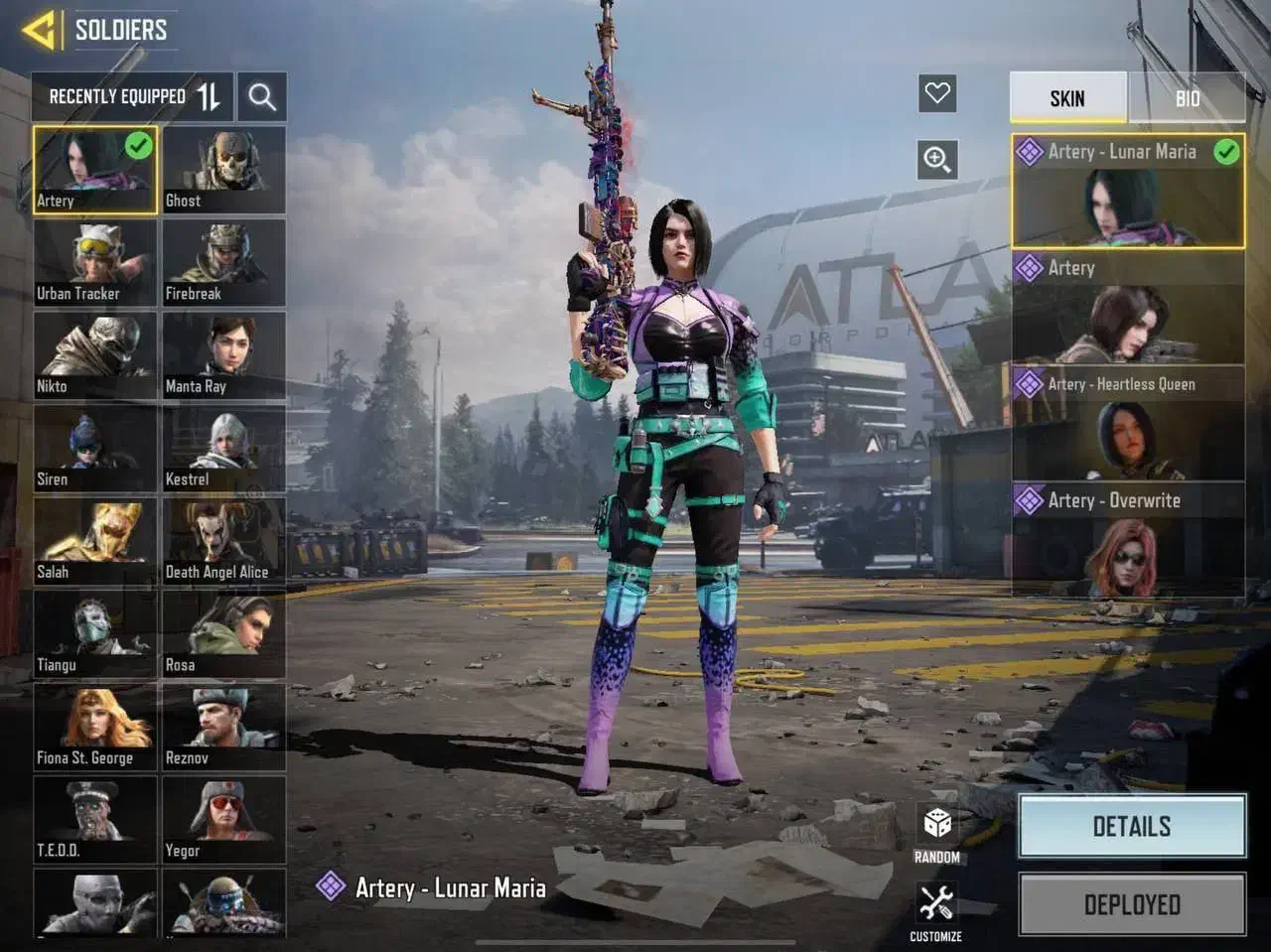Select the Siren soldier tile
Image resolution: width=1271 pixels, height=952 pixels.
(x=95, y=448)
